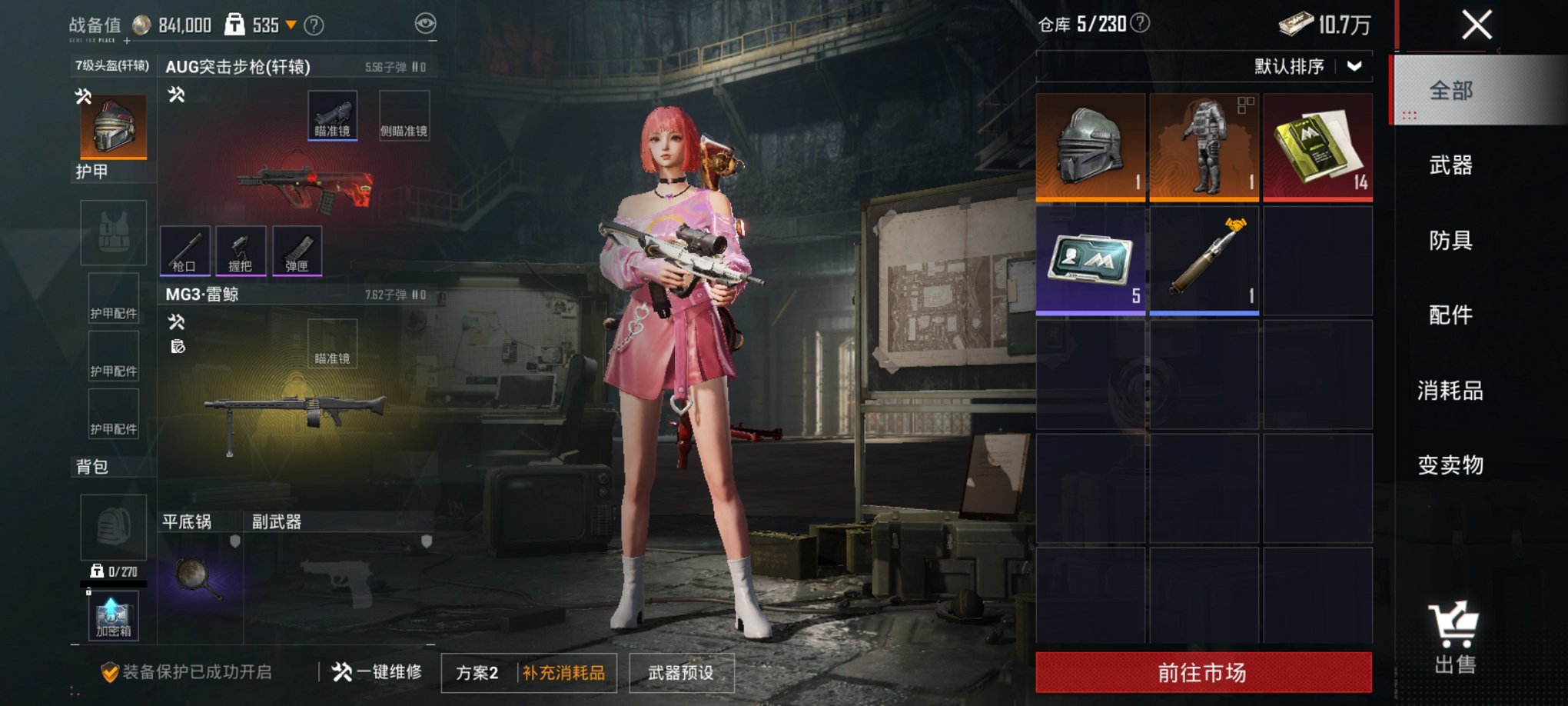
Task: Switch to the 武器 weapons tab
Action: 1453,166
